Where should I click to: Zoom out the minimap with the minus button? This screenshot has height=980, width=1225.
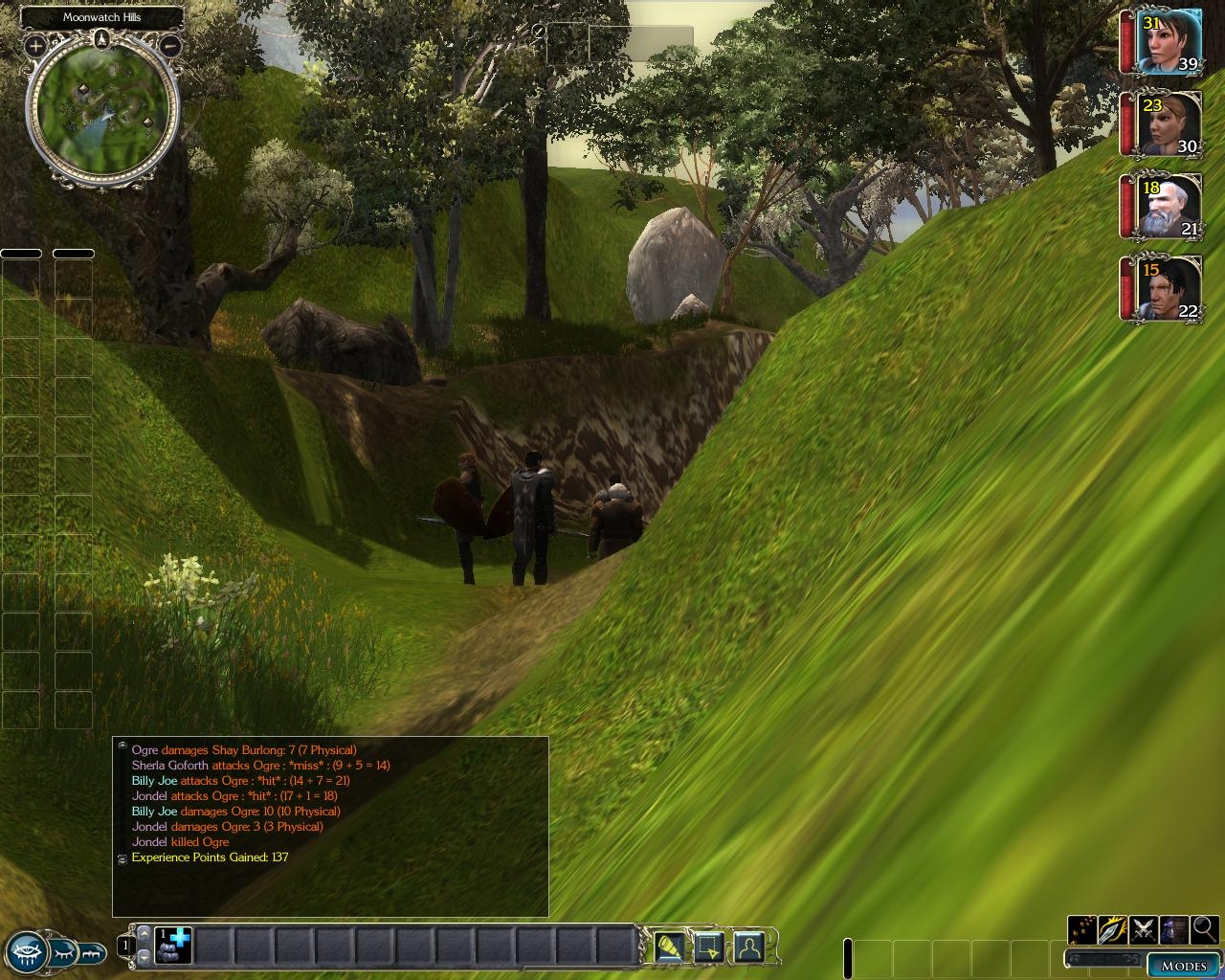170,45
